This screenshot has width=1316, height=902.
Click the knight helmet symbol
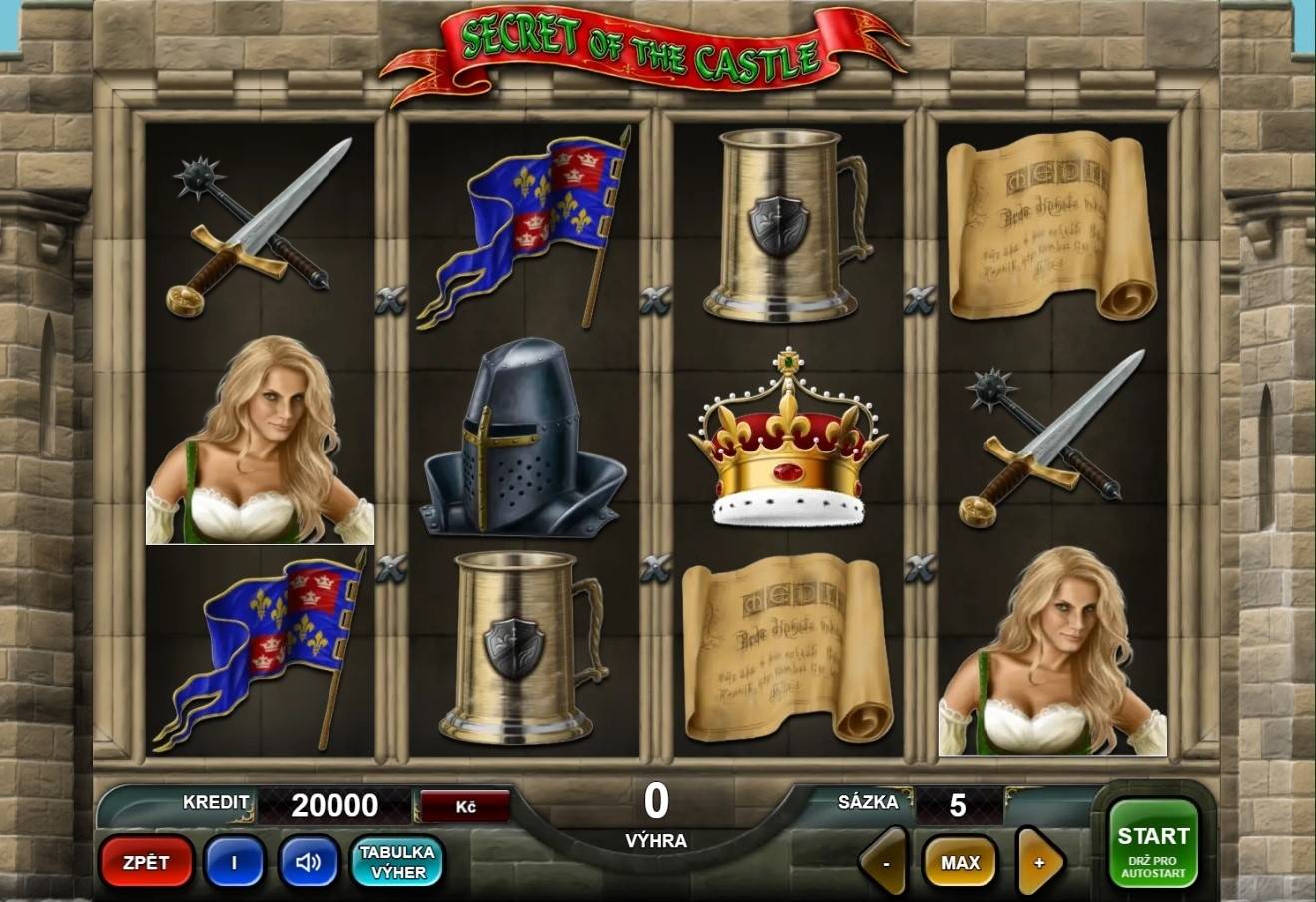click(523, 445)
